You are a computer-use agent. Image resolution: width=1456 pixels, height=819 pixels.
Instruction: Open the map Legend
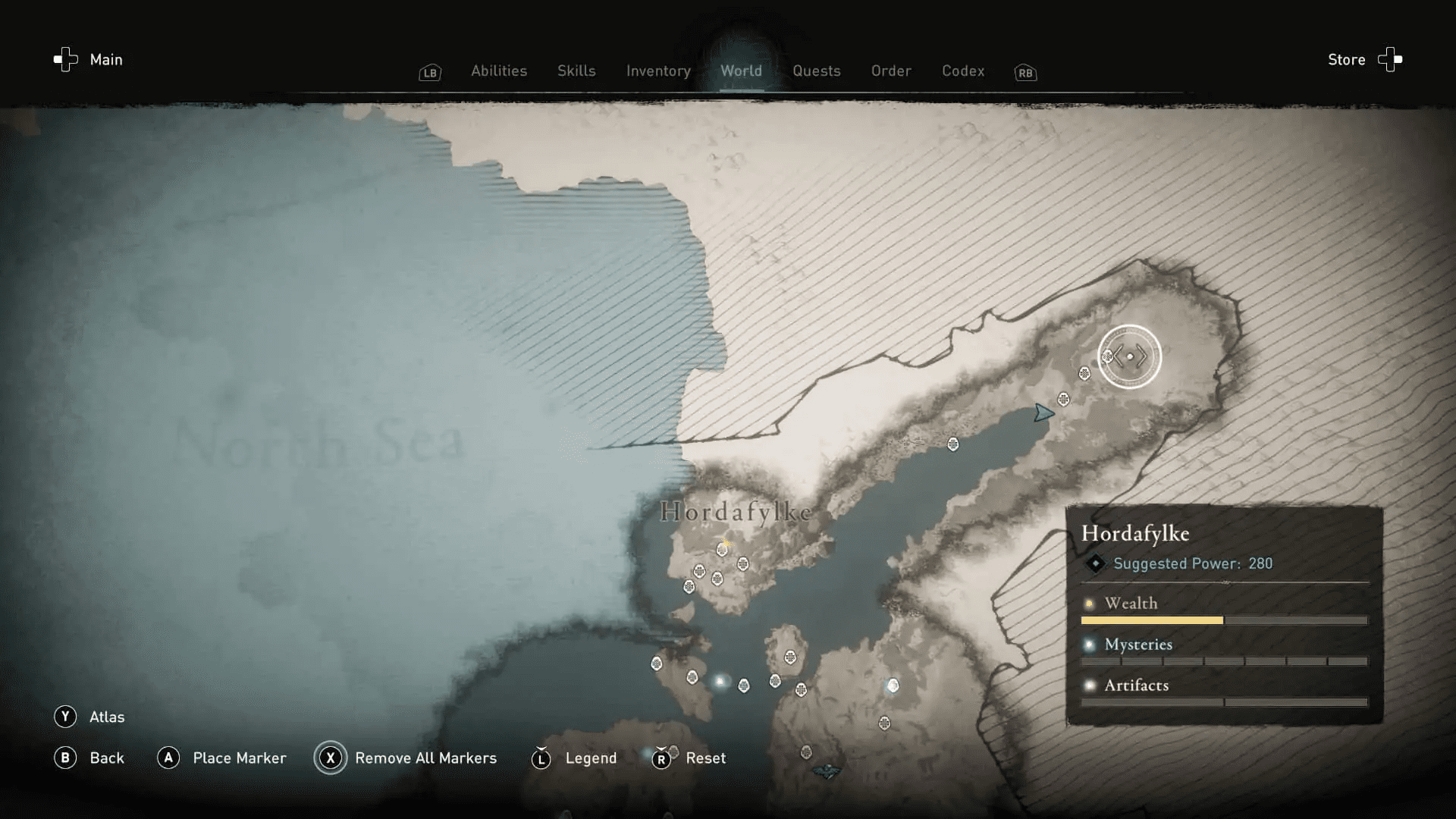click(591, 758)
